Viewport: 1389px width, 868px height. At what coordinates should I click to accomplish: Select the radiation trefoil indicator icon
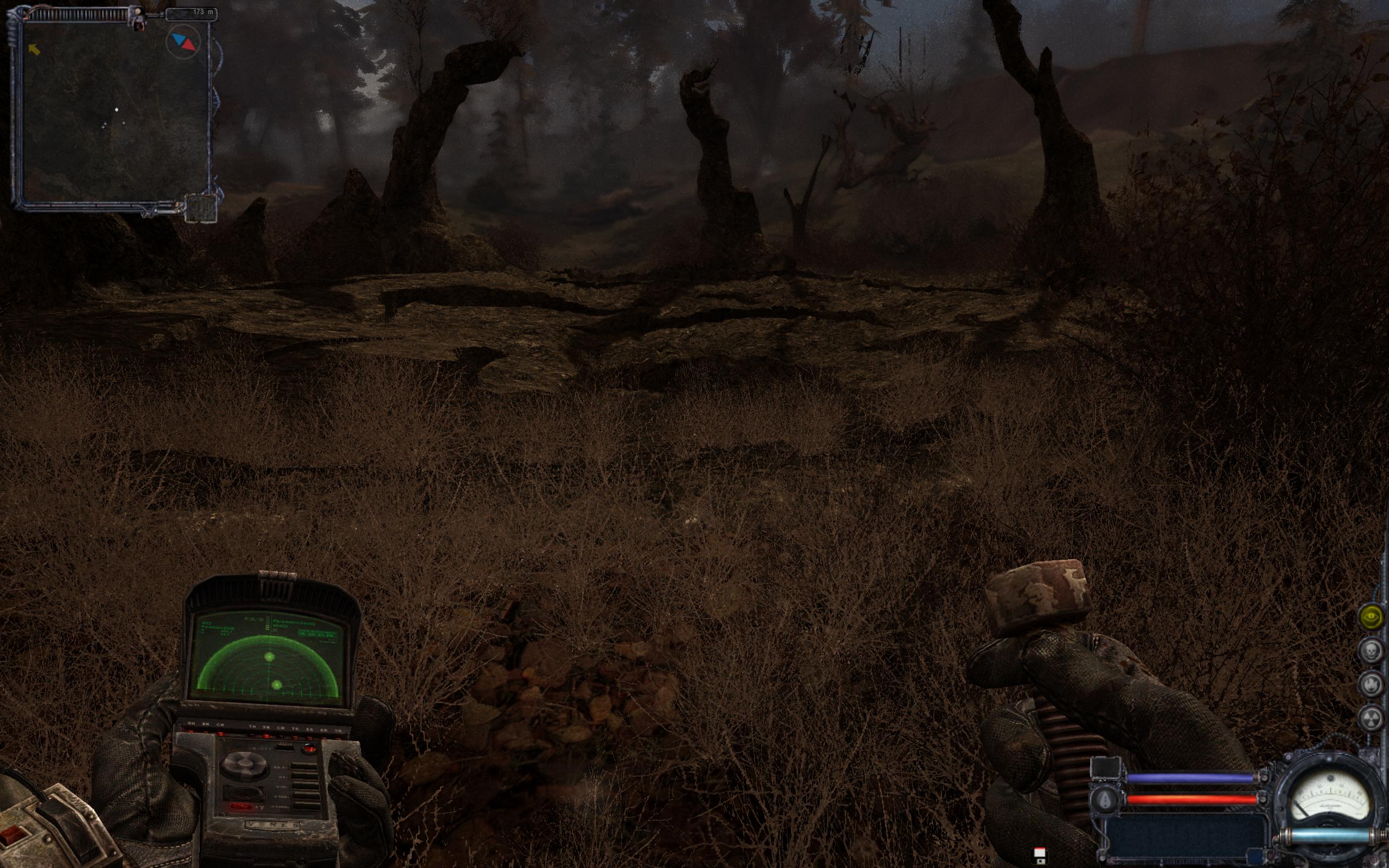(x=1371, y=718)
